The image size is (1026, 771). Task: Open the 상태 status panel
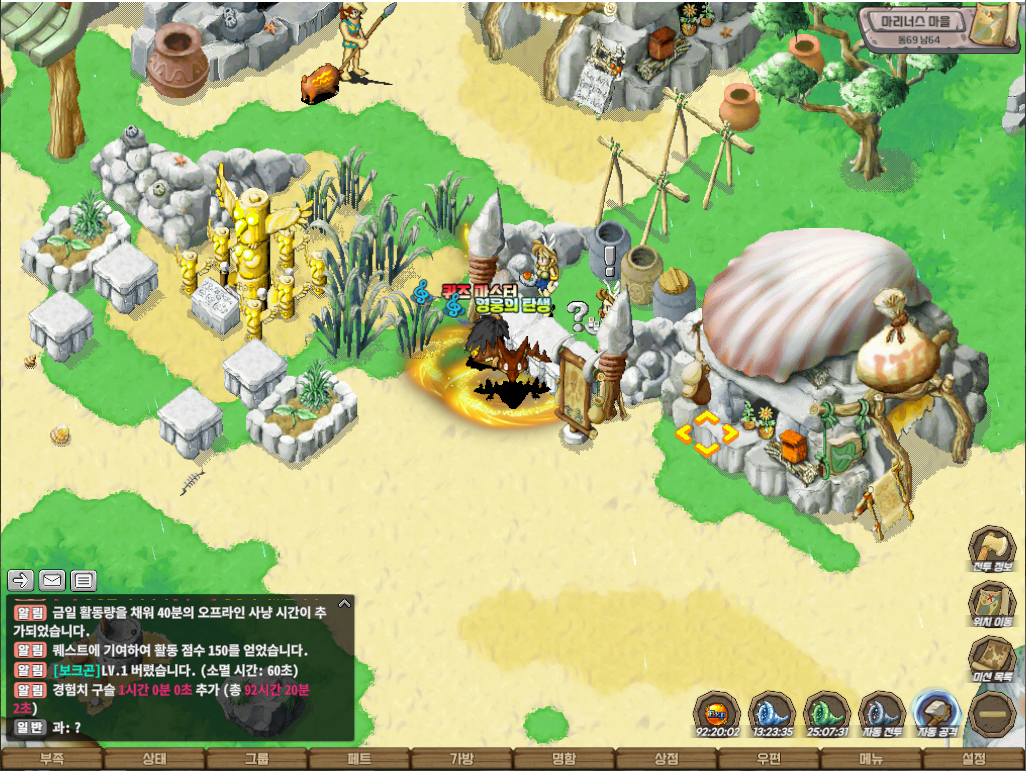pos(154,759)
